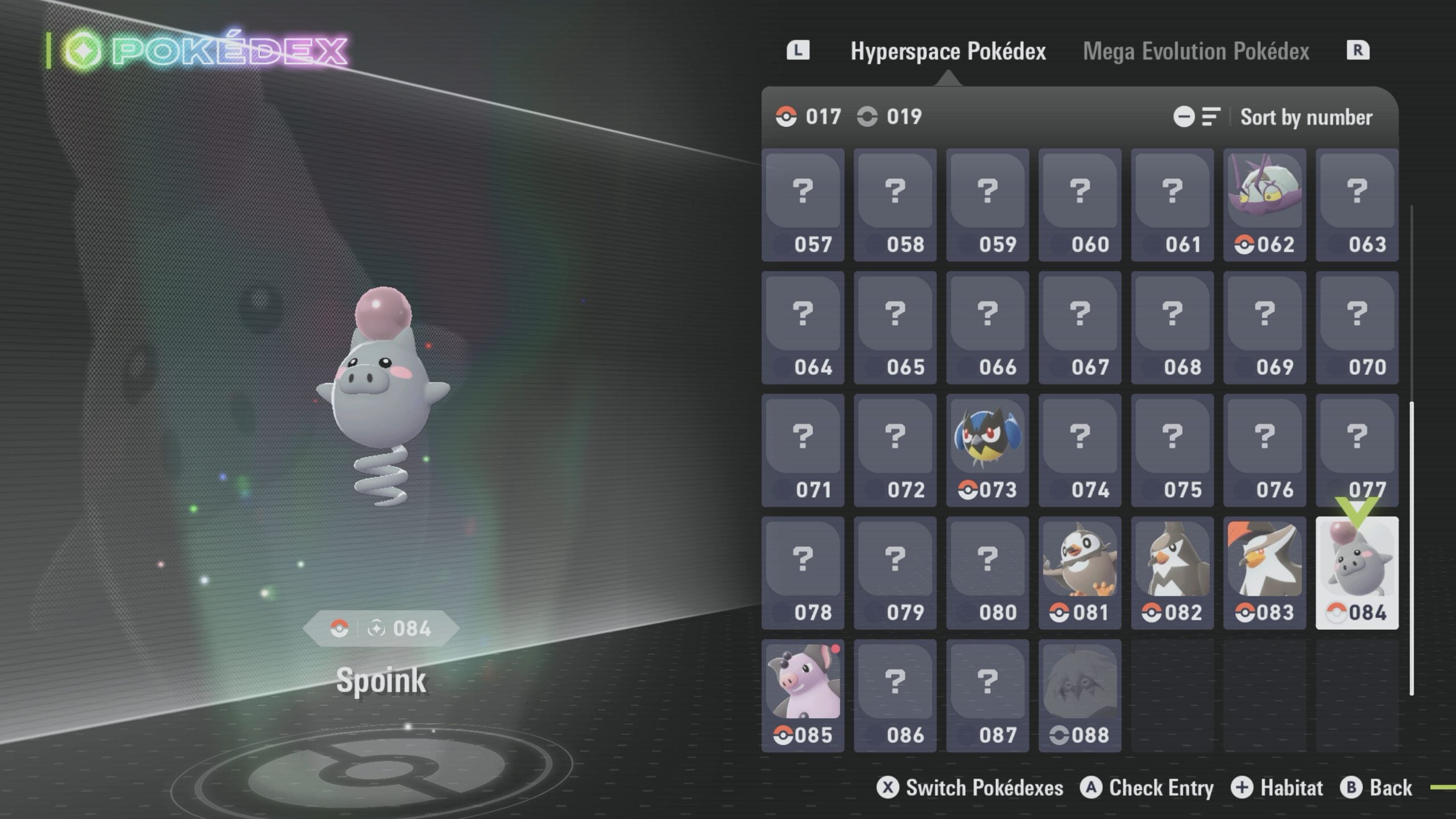Select Pokédex entry 062
Viewport: 1456px width, 819px height.
pyautogui.click(x=1264, y=205)
